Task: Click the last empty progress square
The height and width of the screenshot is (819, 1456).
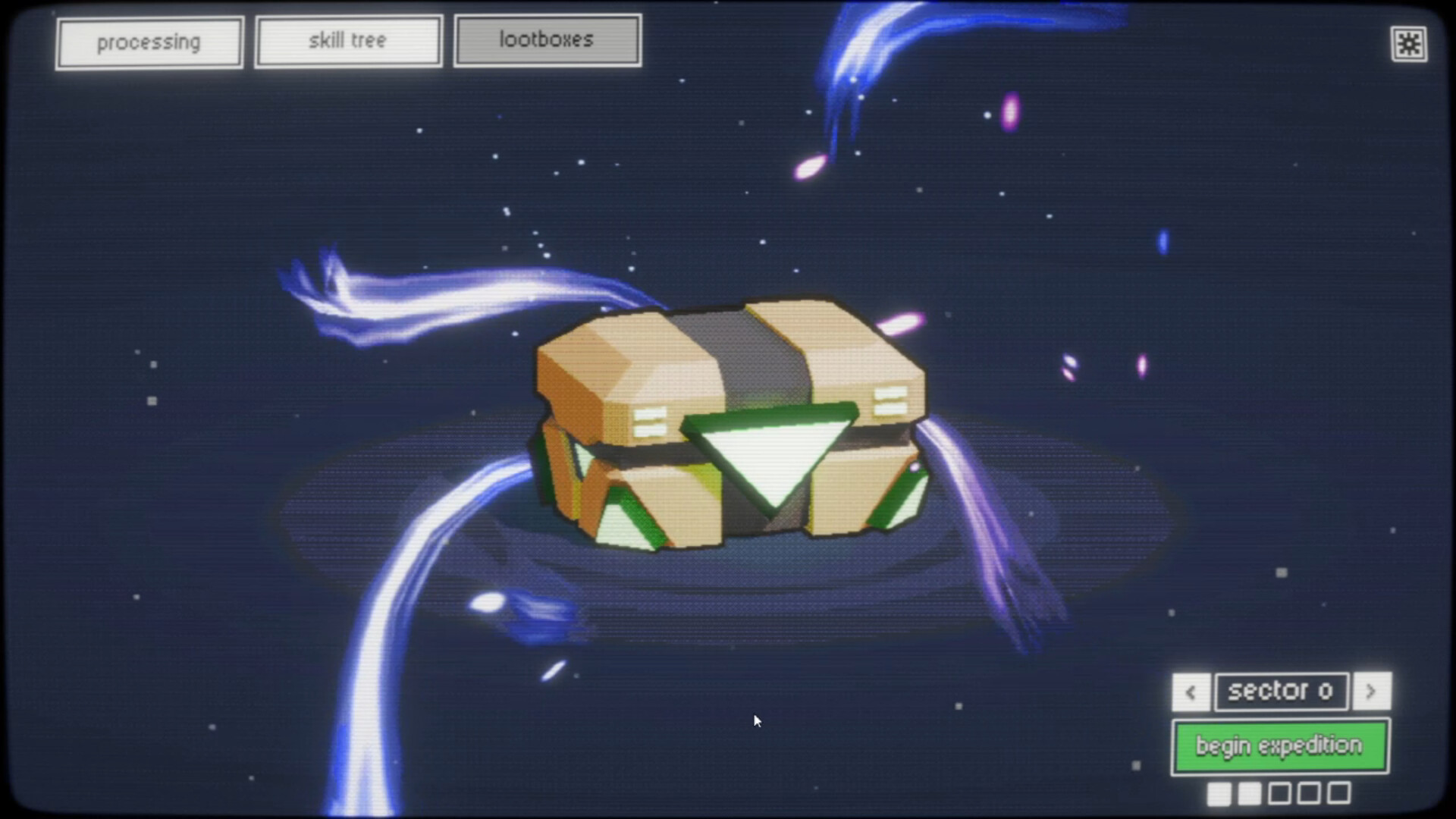Action: click(x=1341, y=795)
